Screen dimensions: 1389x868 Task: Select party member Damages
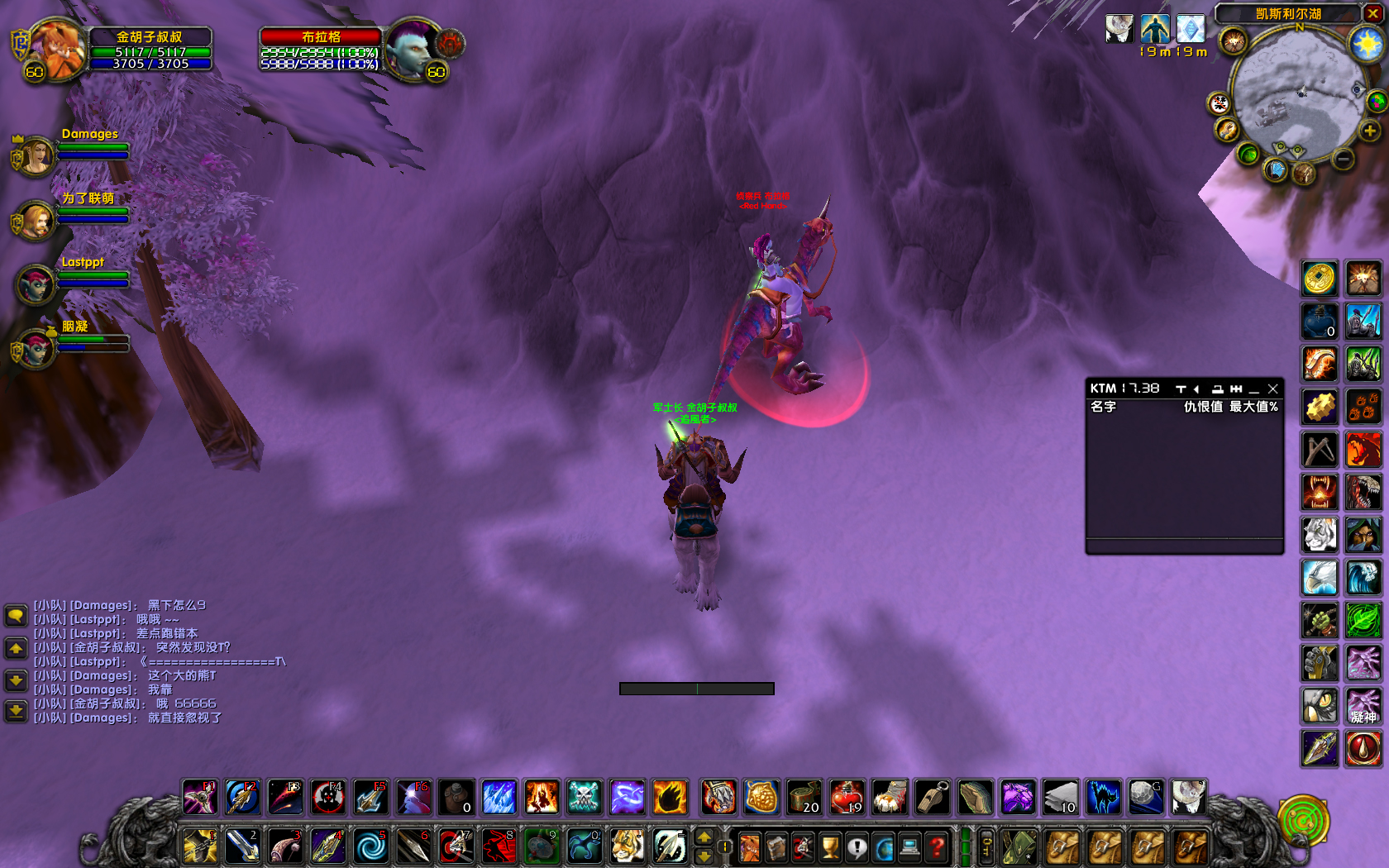point(36,156)
